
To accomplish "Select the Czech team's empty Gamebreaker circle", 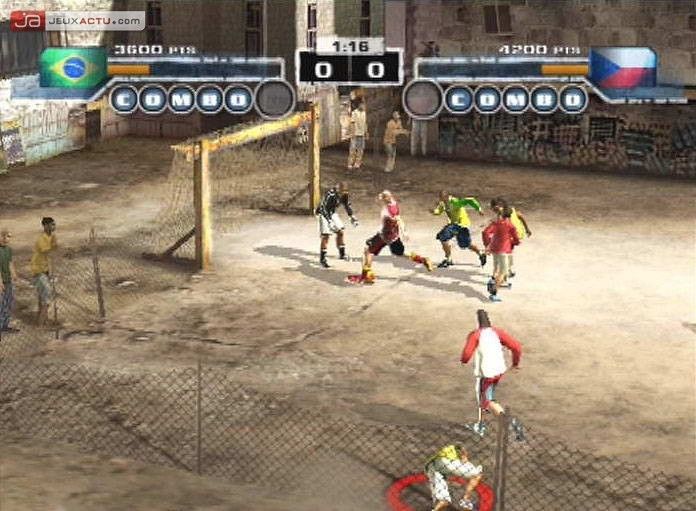I will (422, 99).
